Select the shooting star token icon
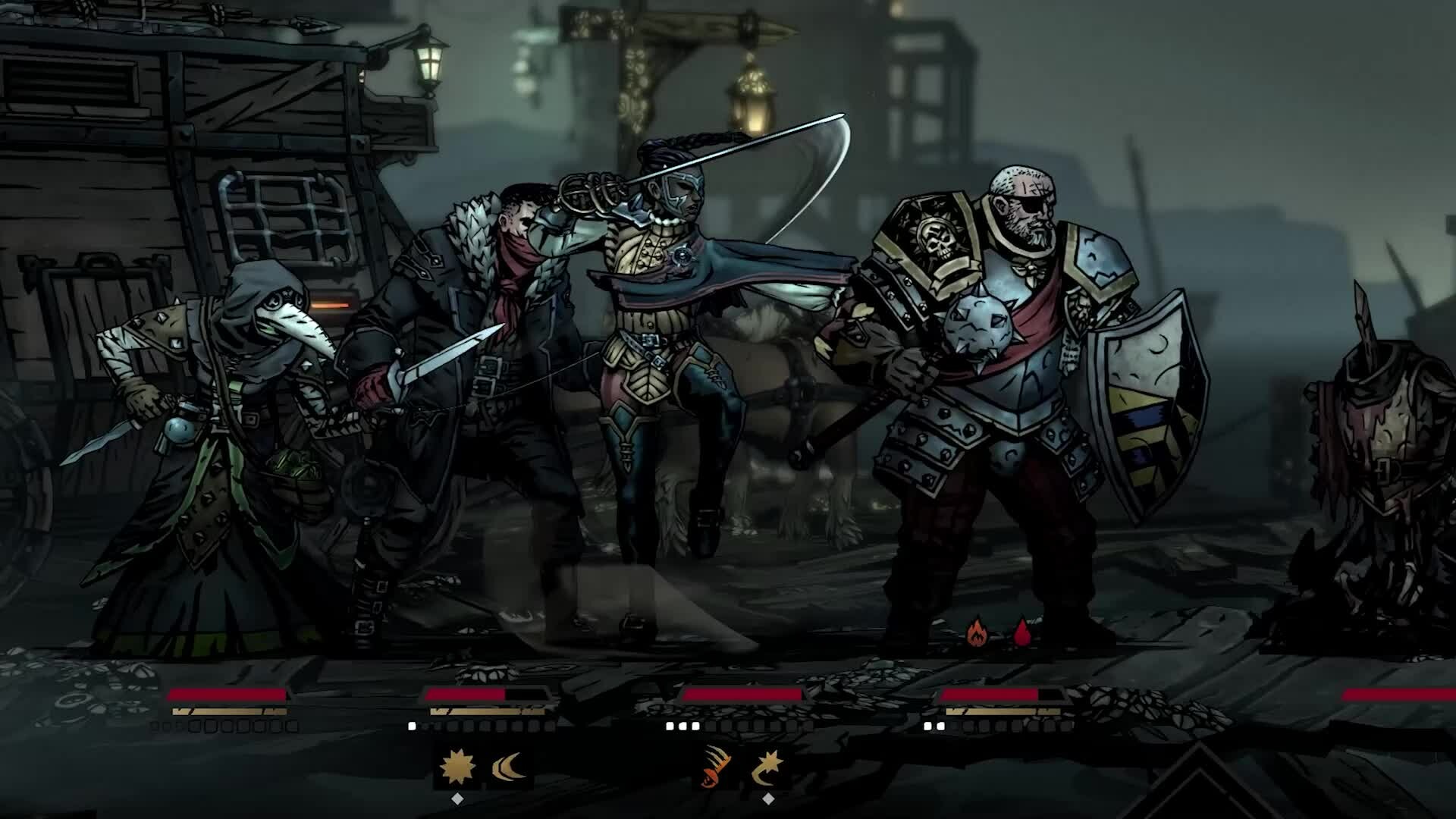This screenshot has width=1456, height=819. [767, 767]
